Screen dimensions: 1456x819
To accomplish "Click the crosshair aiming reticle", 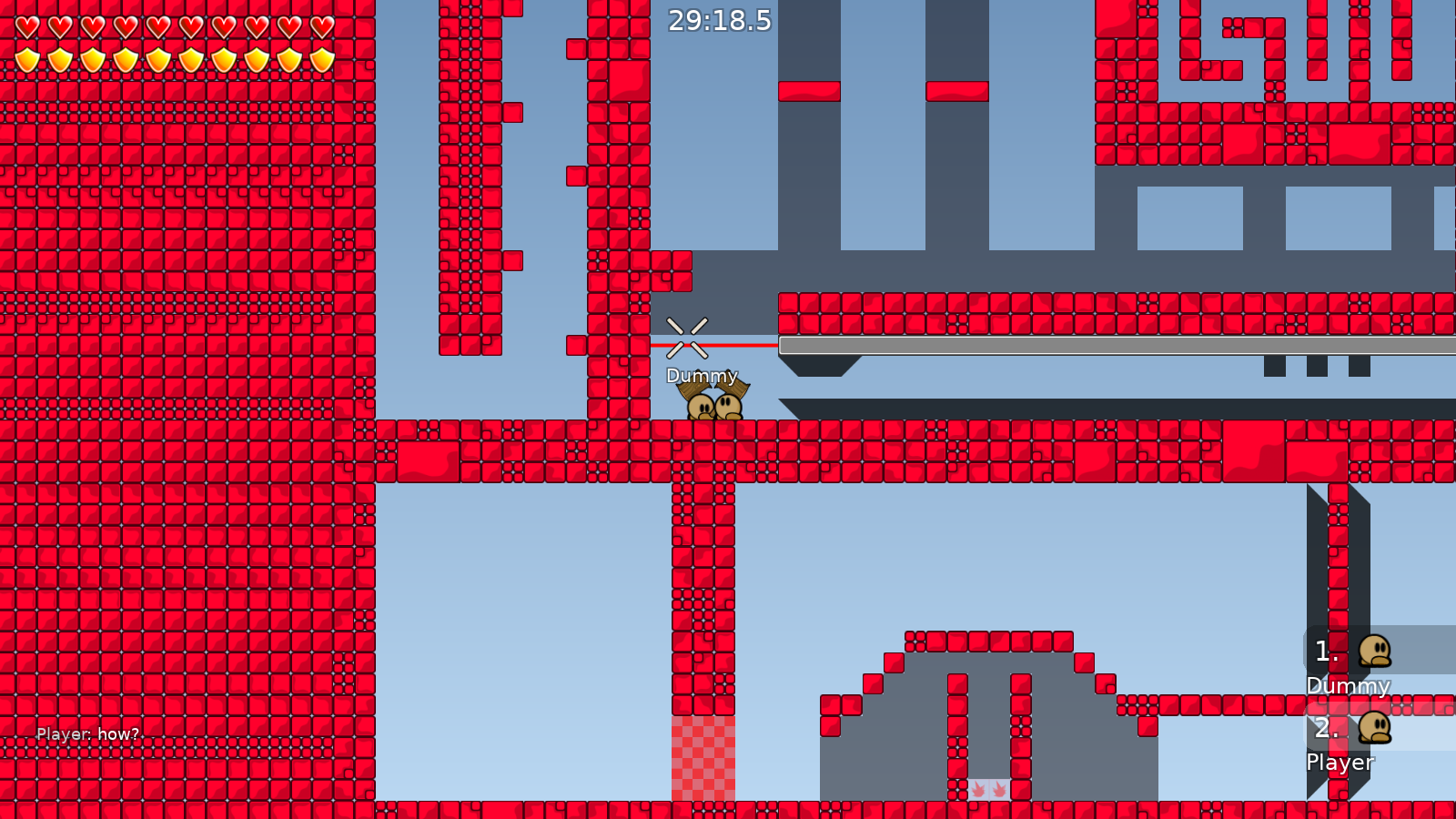I will (x=687, y=337).
